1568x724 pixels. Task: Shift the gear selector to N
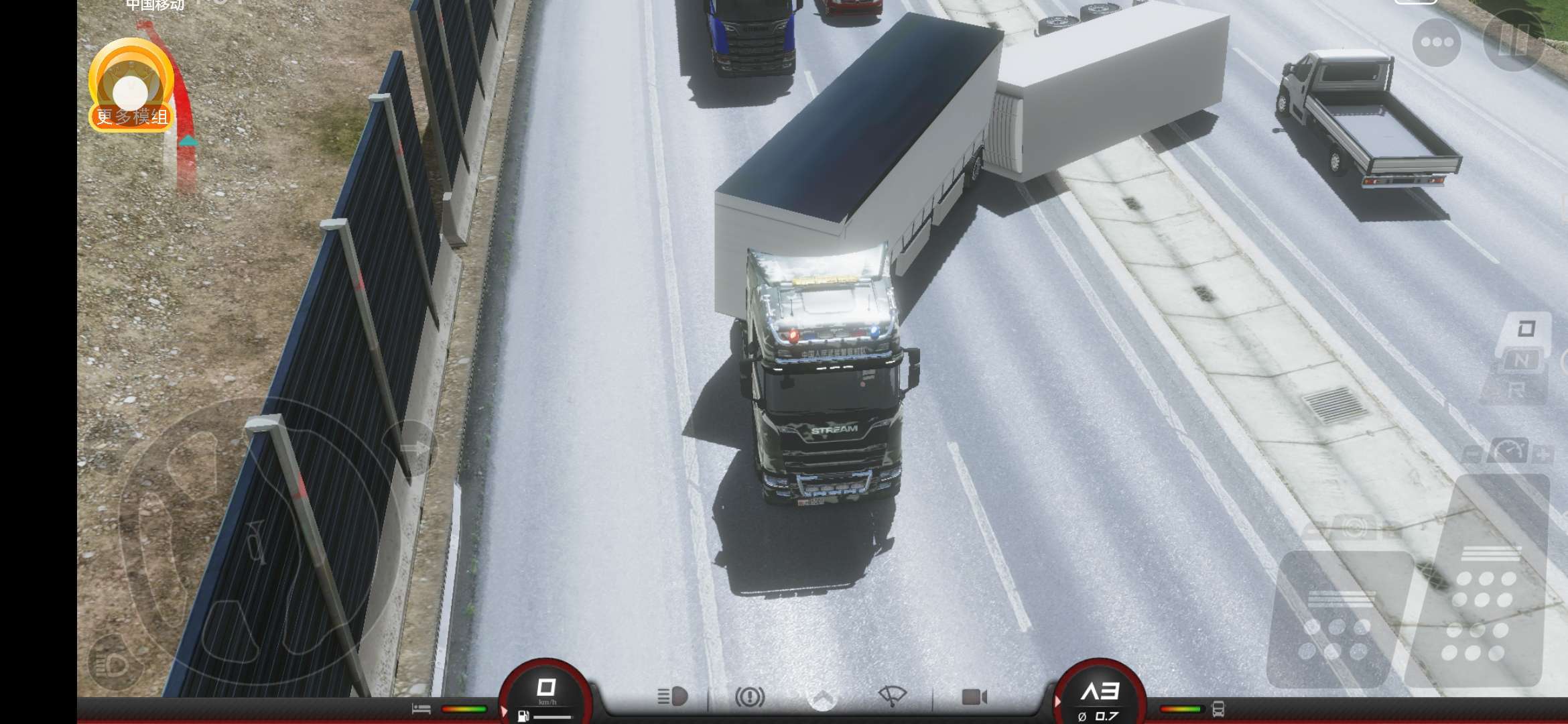click(x=1522, y=361)
